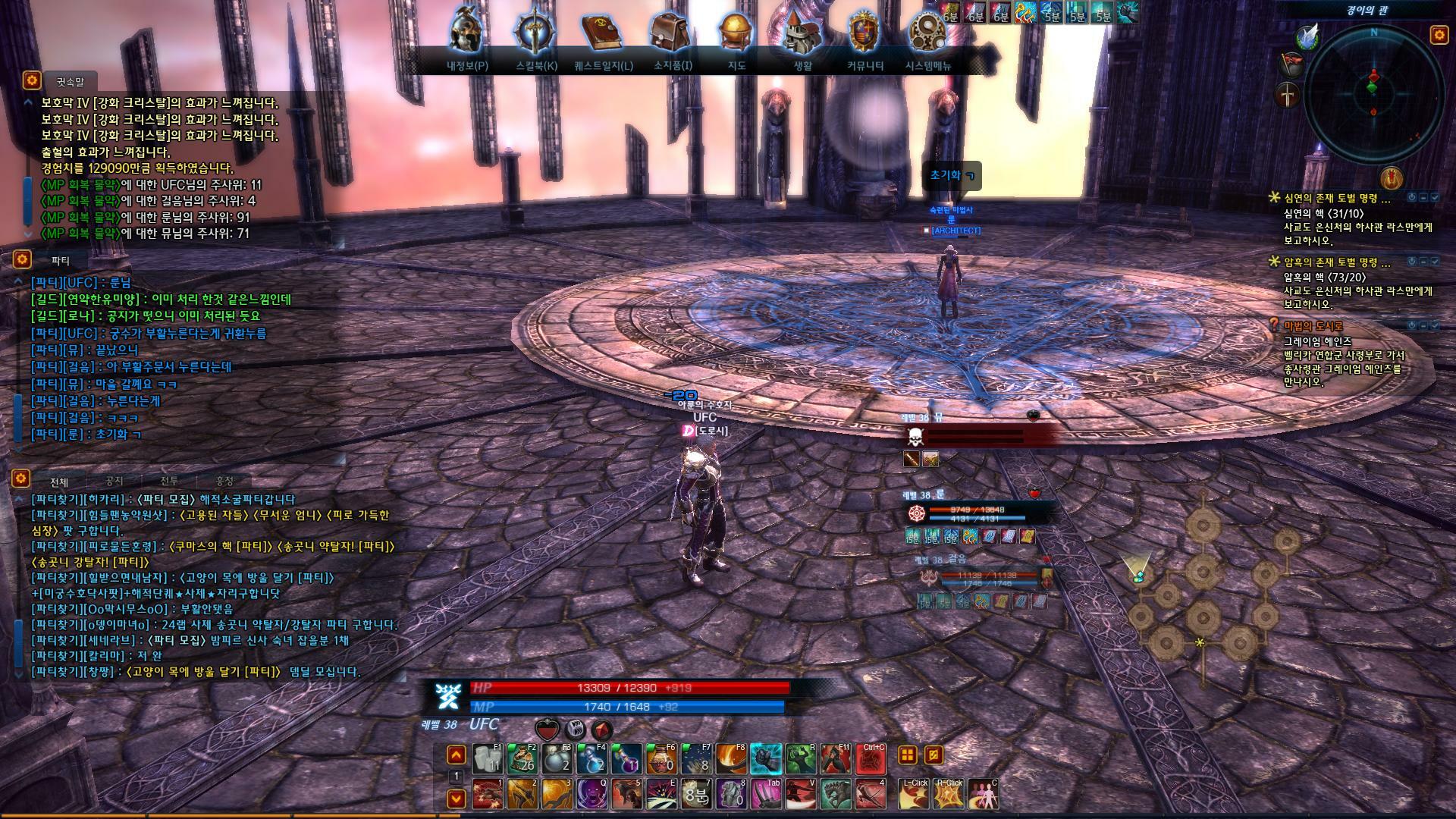
Task: Select the 마법의 도시로 quest tracker entry
Action: click(x=1313, y=325)
